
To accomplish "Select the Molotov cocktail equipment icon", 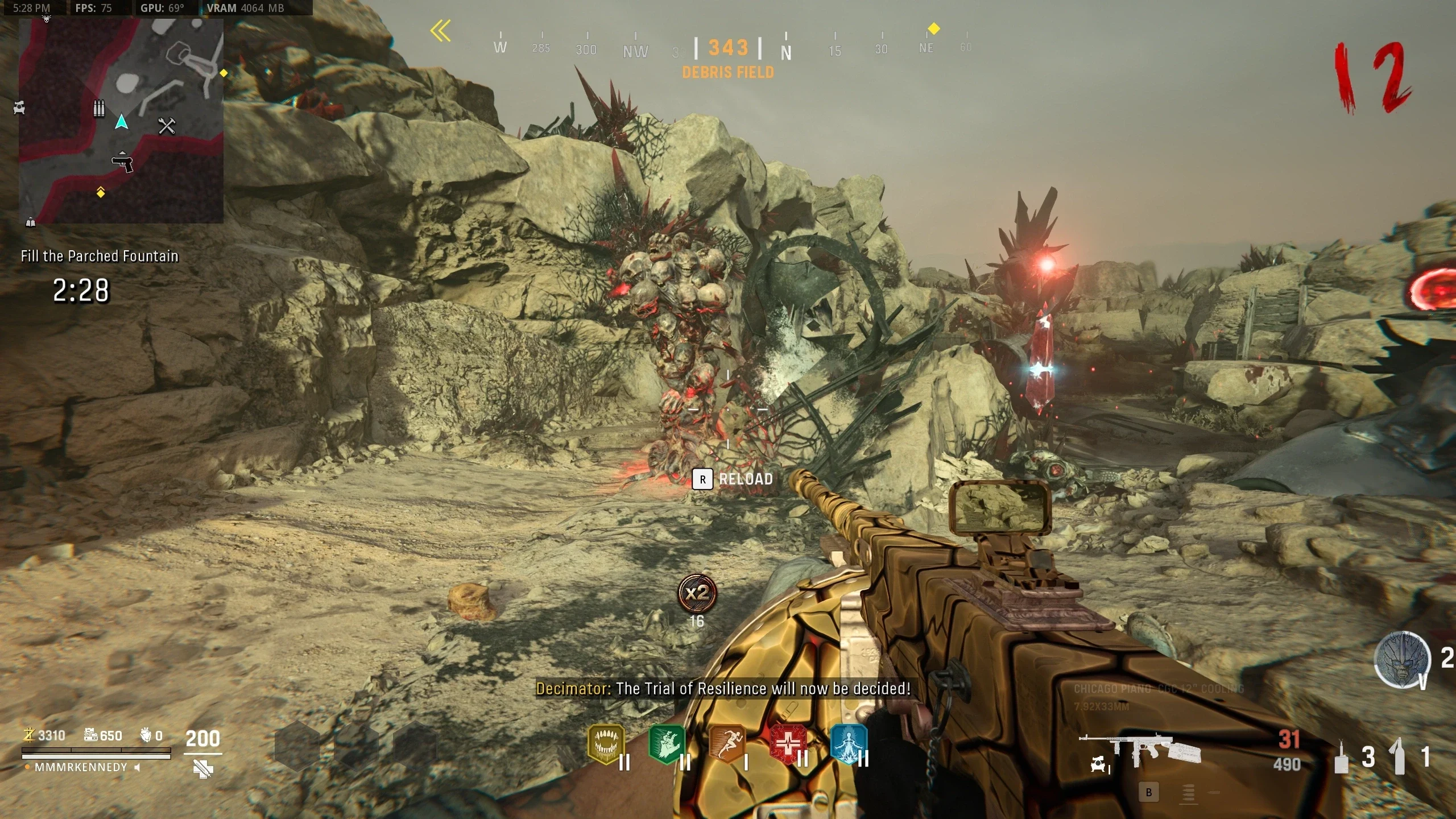I will [1399, 756].
